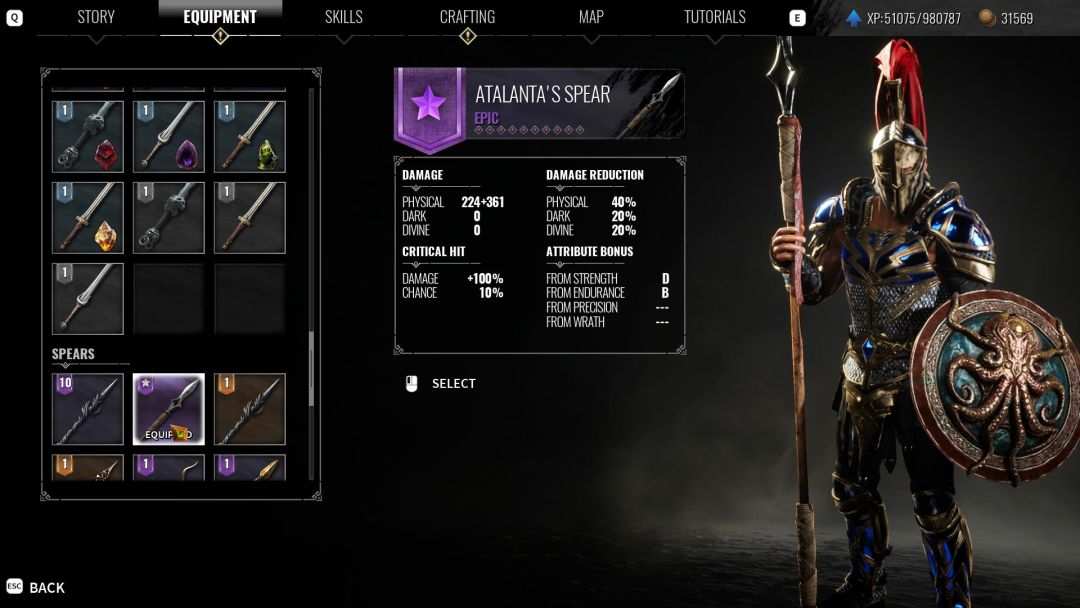Screen dimensions: 1080x608
Task: Open the Map tab
Action: [x=591, y=17]
